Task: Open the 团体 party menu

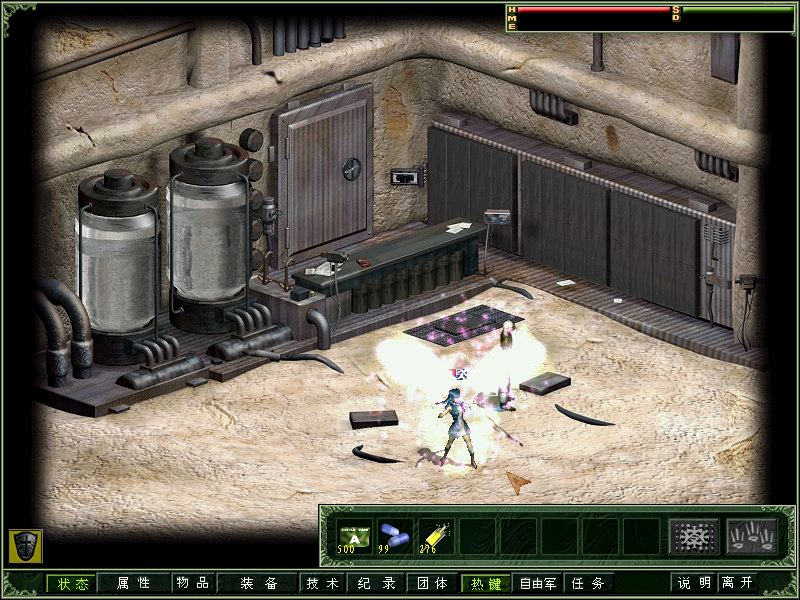Action: 432,583
